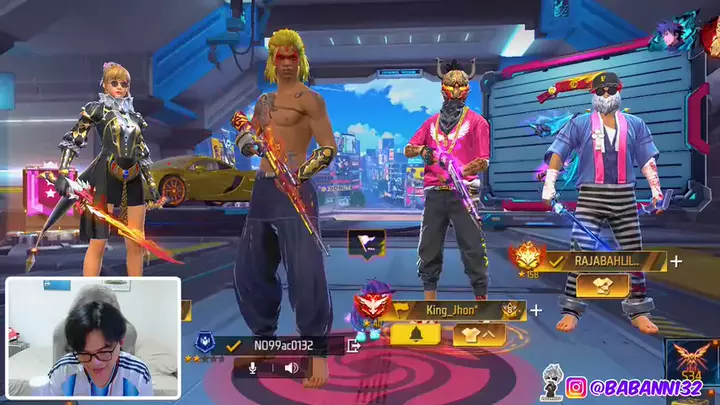The image size is (720, 405).
Task: Toggle the microphone under NO99ac0132
Action: coord(254,368)
